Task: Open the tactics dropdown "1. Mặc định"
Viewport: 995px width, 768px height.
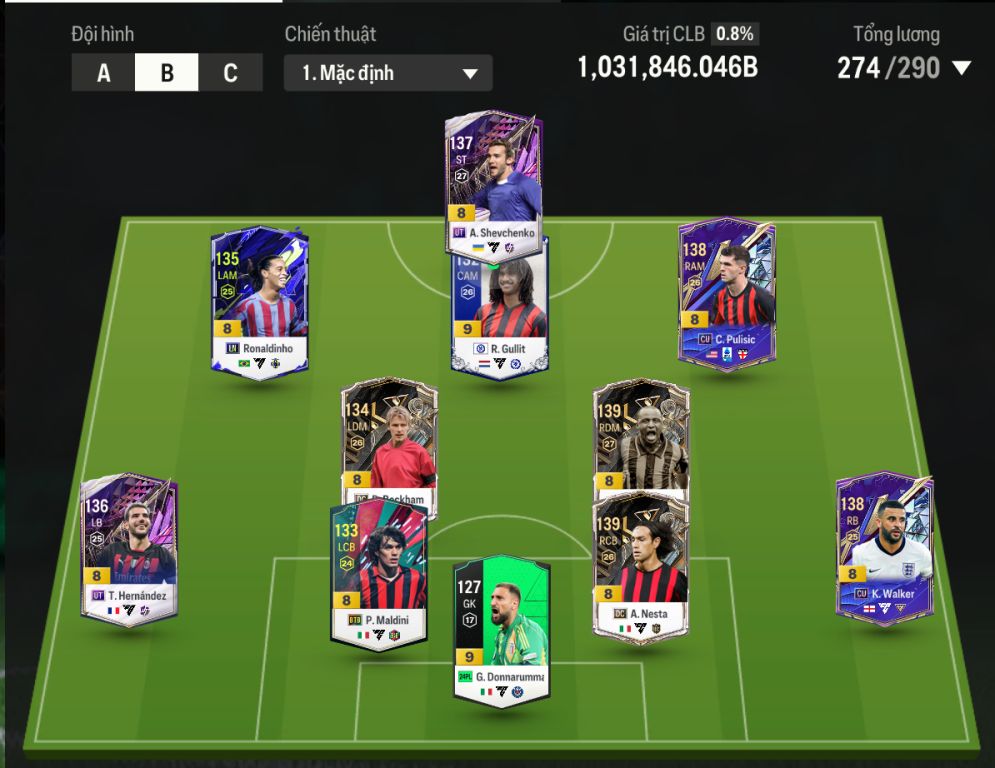Action: click(x=388, y=73)
